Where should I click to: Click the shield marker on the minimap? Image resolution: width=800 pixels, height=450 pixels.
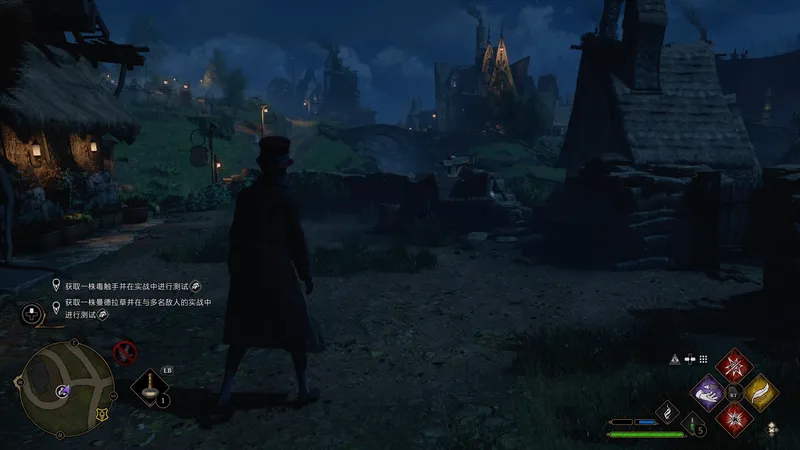99,415
